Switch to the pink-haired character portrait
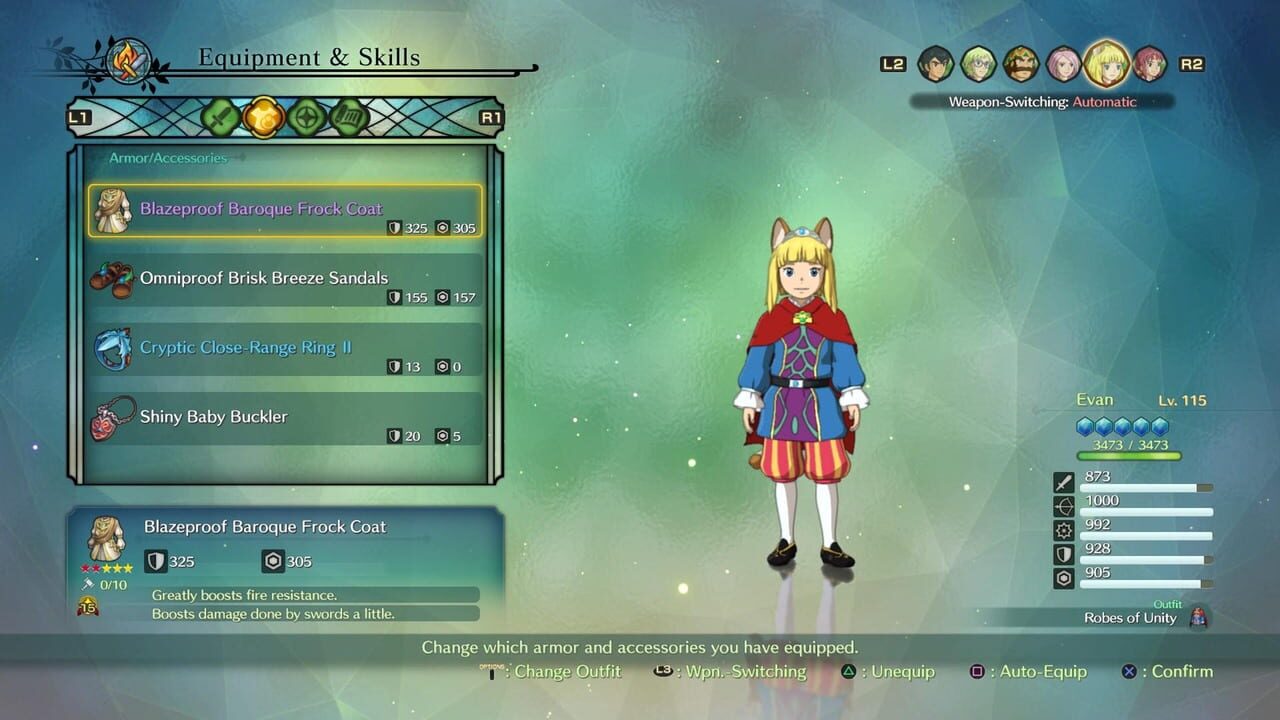Screen dimensions: 1280x720 (x=1063, y=64)
